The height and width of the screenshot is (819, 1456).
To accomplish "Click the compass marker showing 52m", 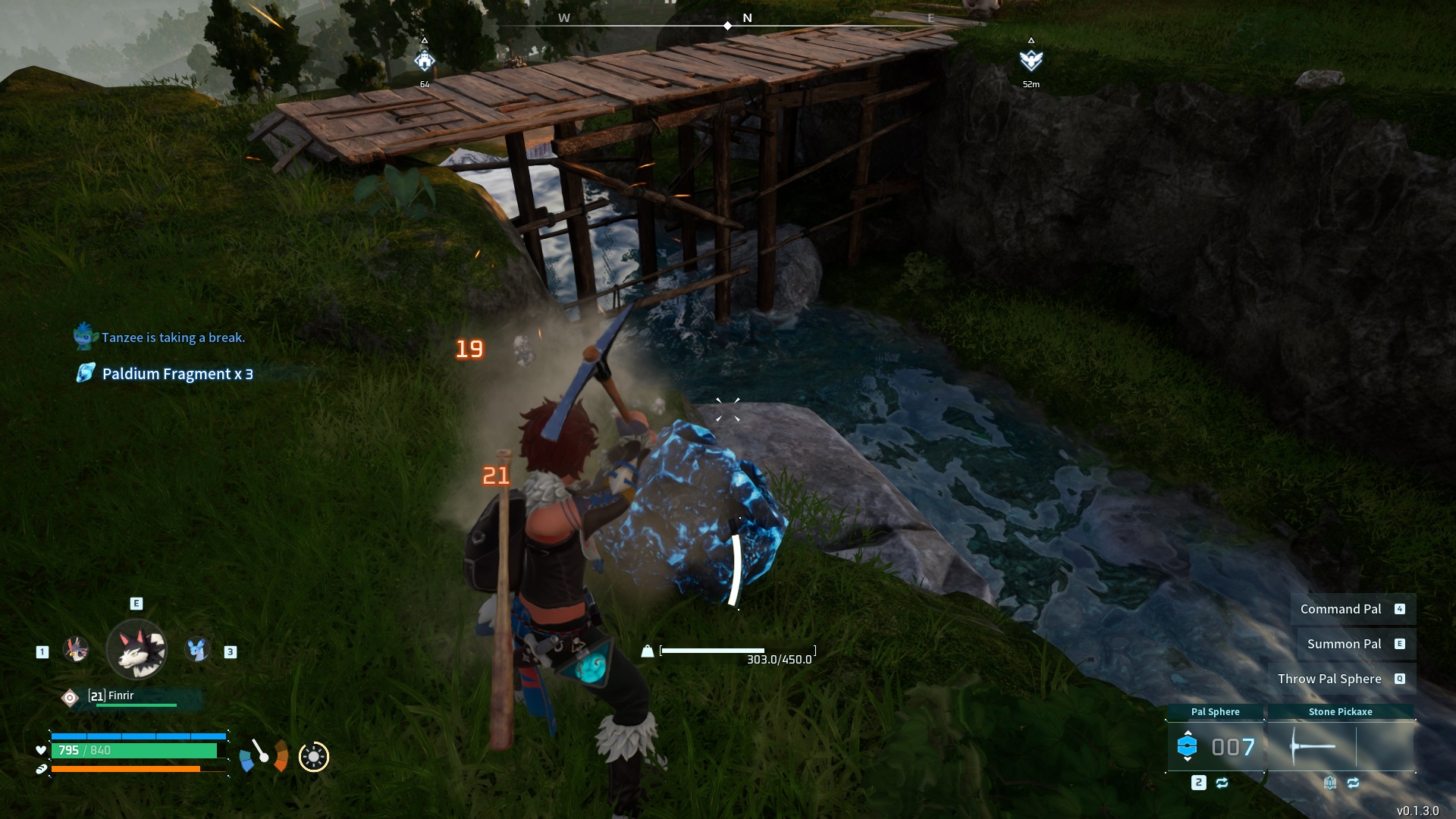I will pyautogui.click(x=1031, y=61).
